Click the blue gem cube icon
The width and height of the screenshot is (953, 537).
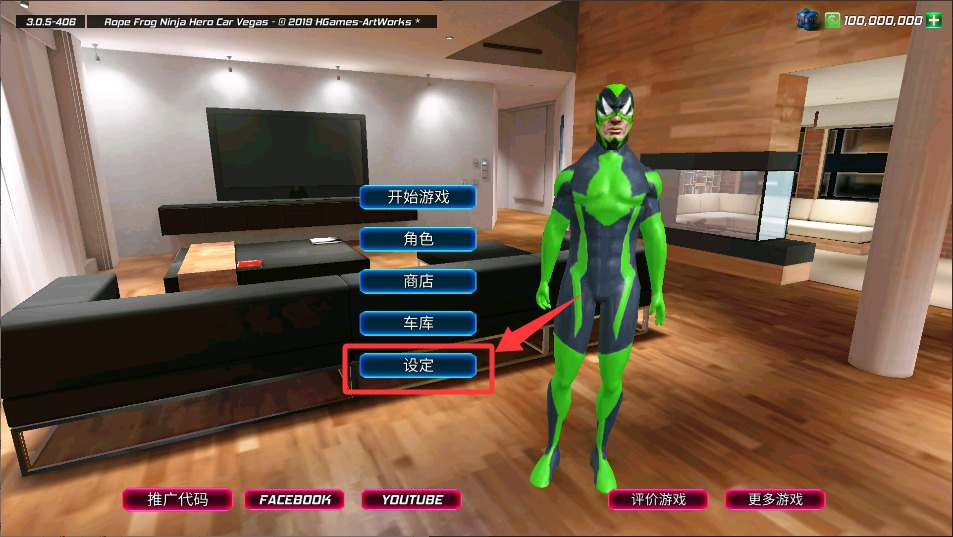[x=807, y=19]
